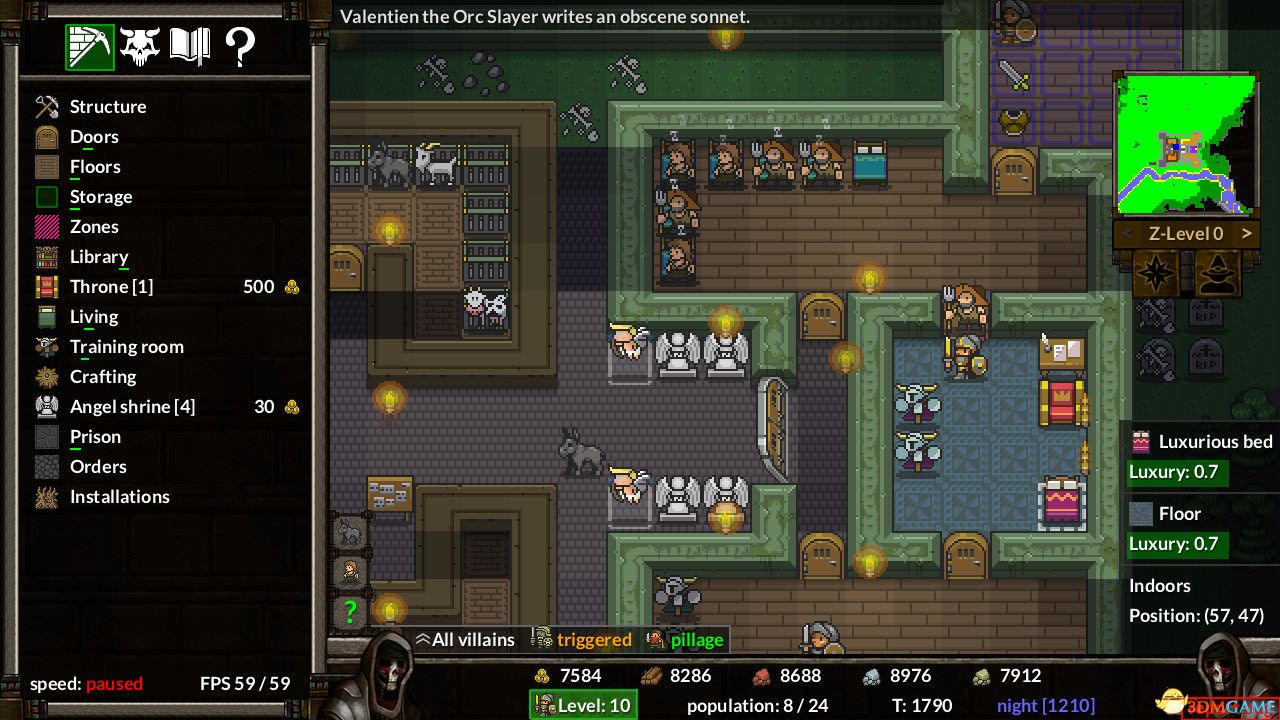The image size is (1280, 720).
Task: Switch to the horned skull minions tab
Action: pyautogui.click(x=140, y=46)
